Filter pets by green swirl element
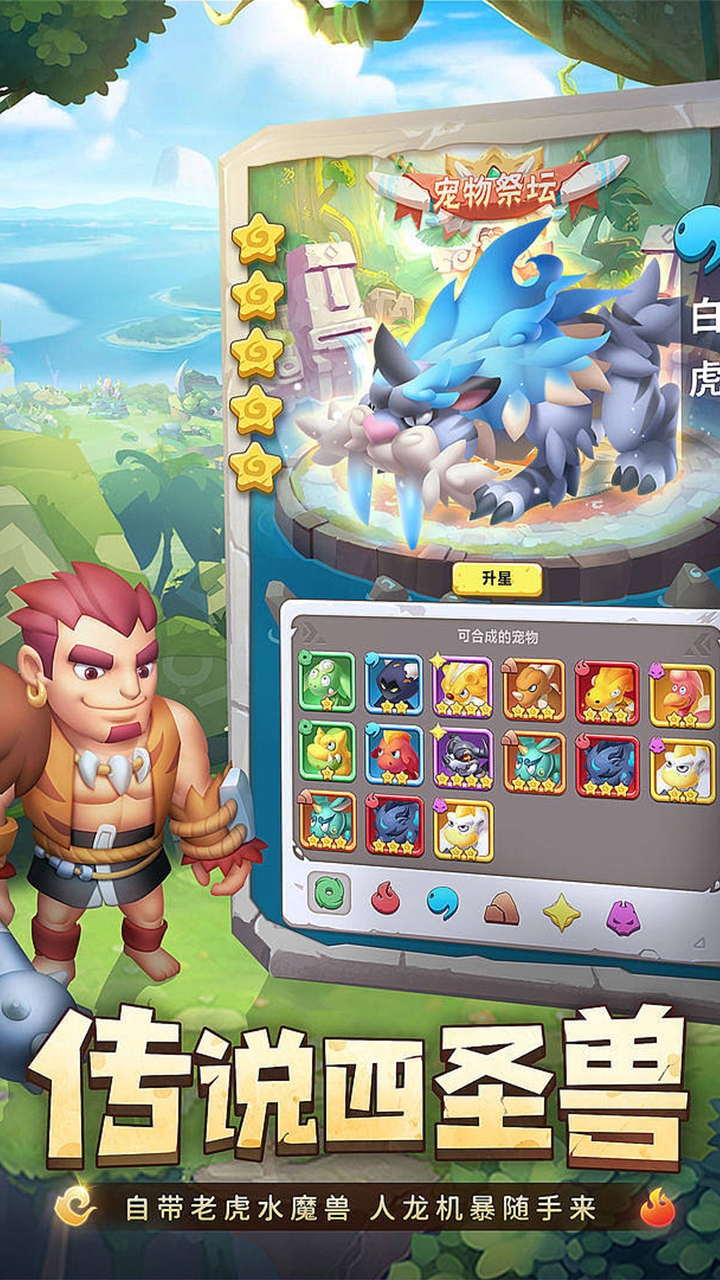Screen dimensions: 720x1280 click(326, 891)
